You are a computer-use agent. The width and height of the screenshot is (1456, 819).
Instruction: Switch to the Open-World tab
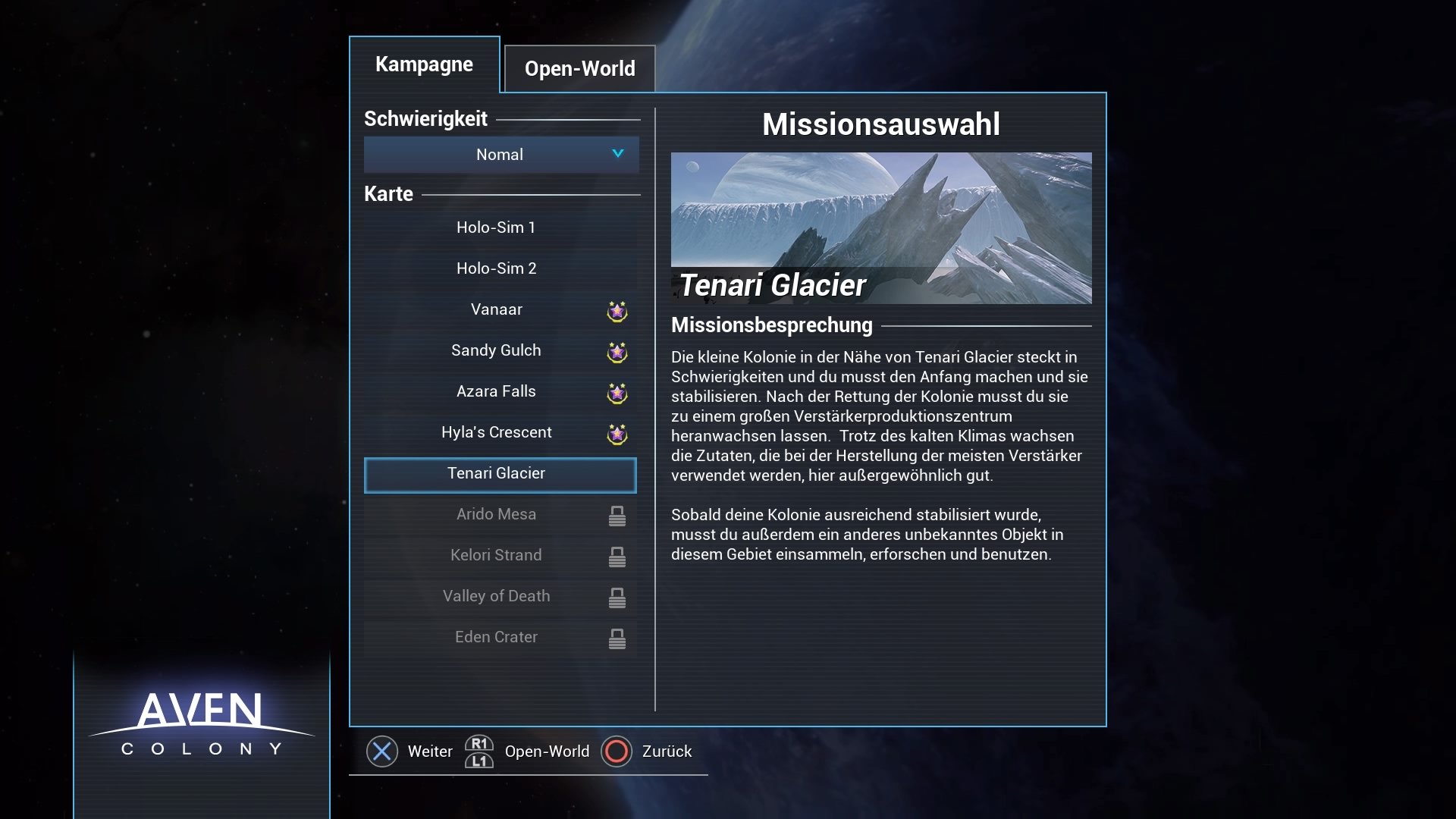coord(580,68)
